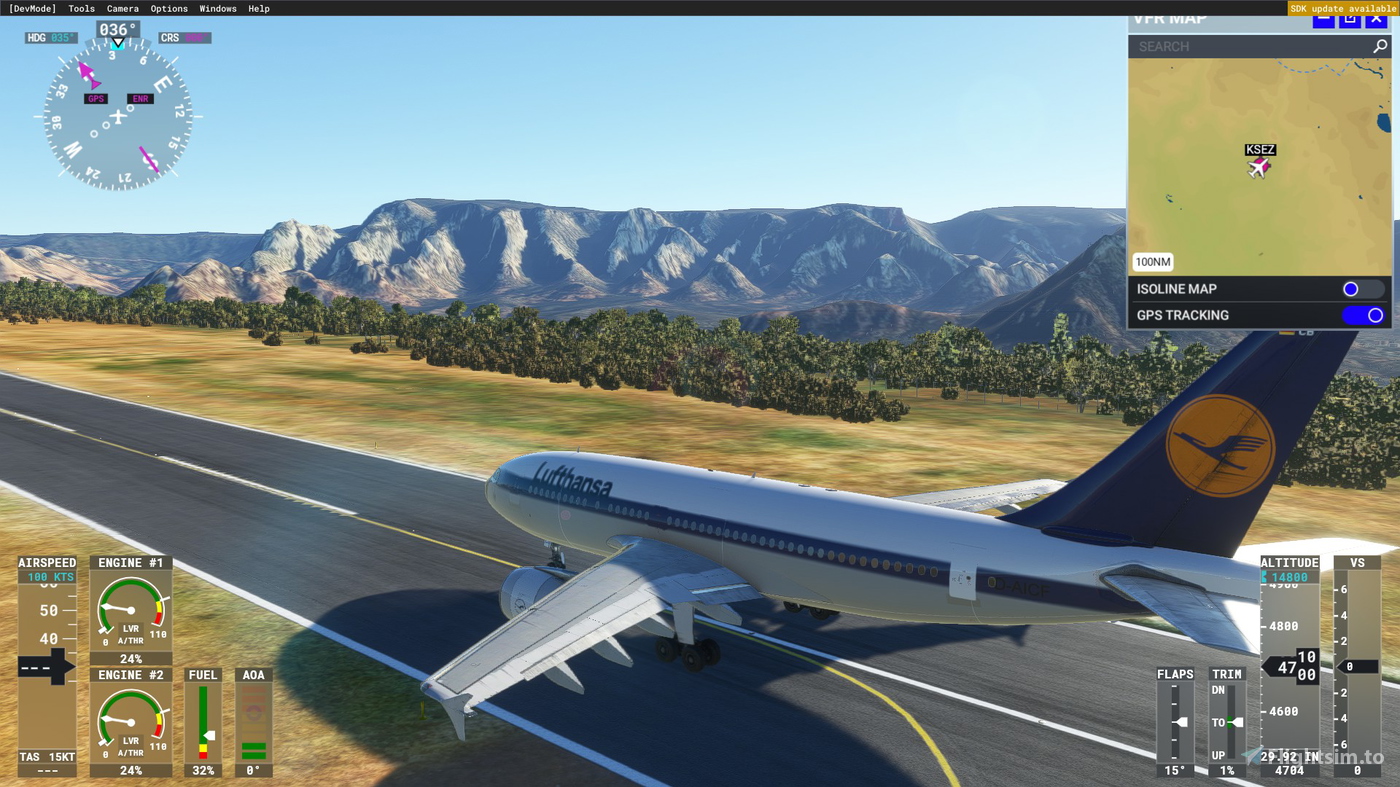This screenshot has width=1400, height=787.
Task: Click the 100NM zoom level label on the map
Action: coord(1152,261)
